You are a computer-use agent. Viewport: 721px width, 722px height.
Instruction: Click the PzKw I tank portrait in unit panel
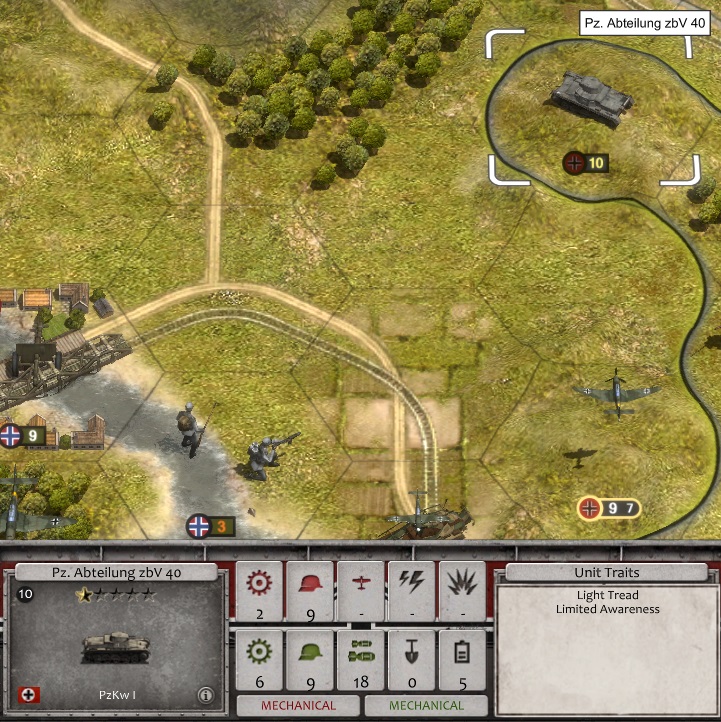click(115, 648)
